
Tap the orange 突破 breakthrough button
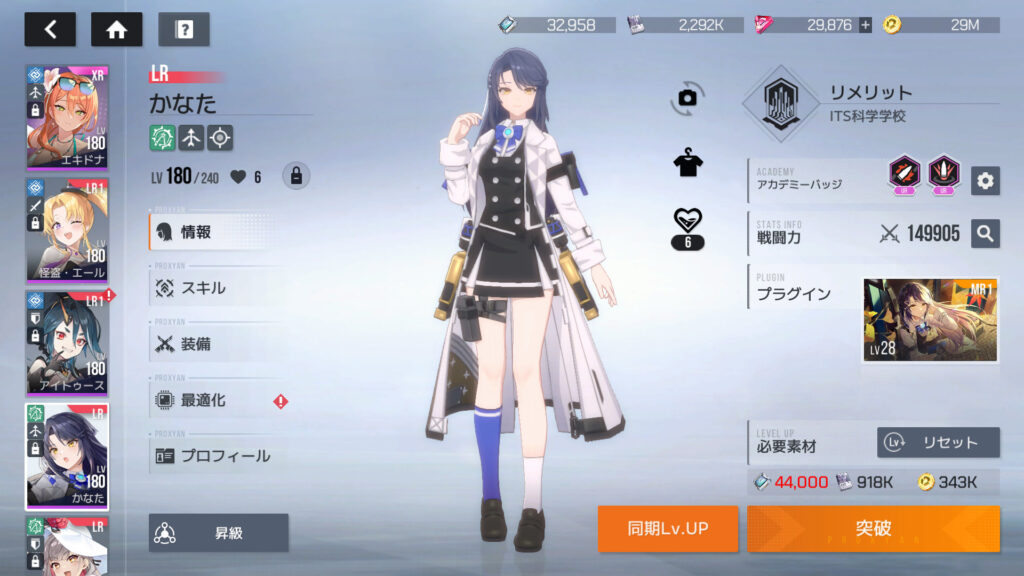click(x=873, y=528)
